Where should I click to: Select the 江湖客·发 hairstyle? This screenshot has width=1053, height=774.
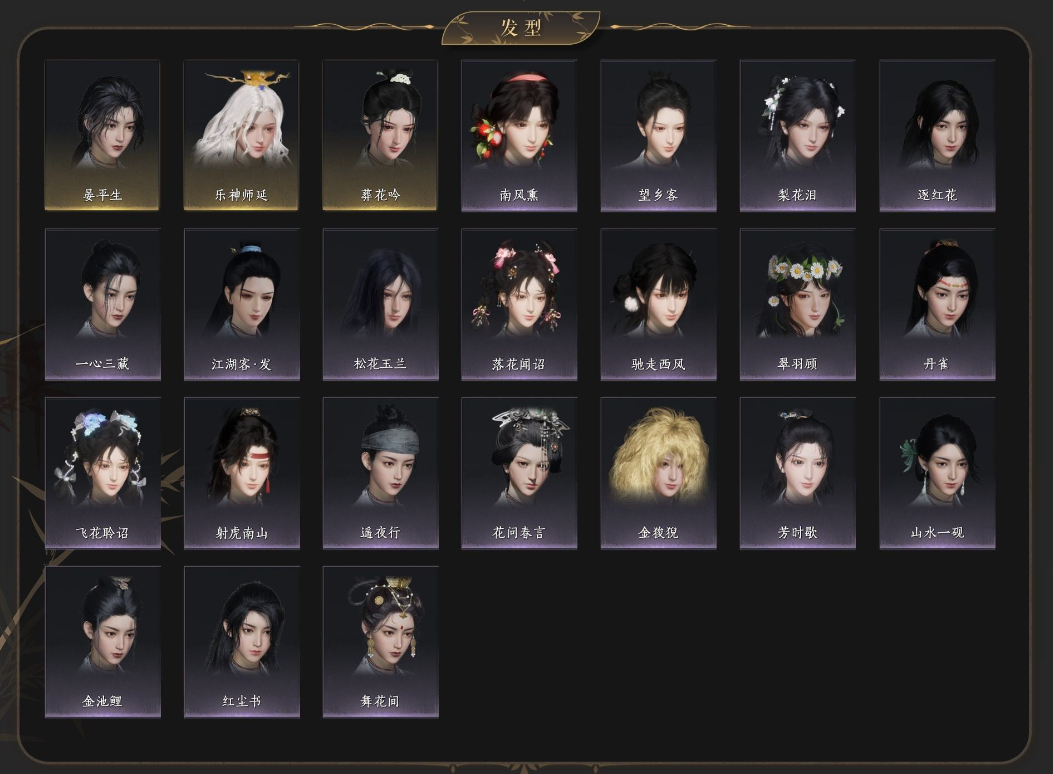[x=241, y=304]
